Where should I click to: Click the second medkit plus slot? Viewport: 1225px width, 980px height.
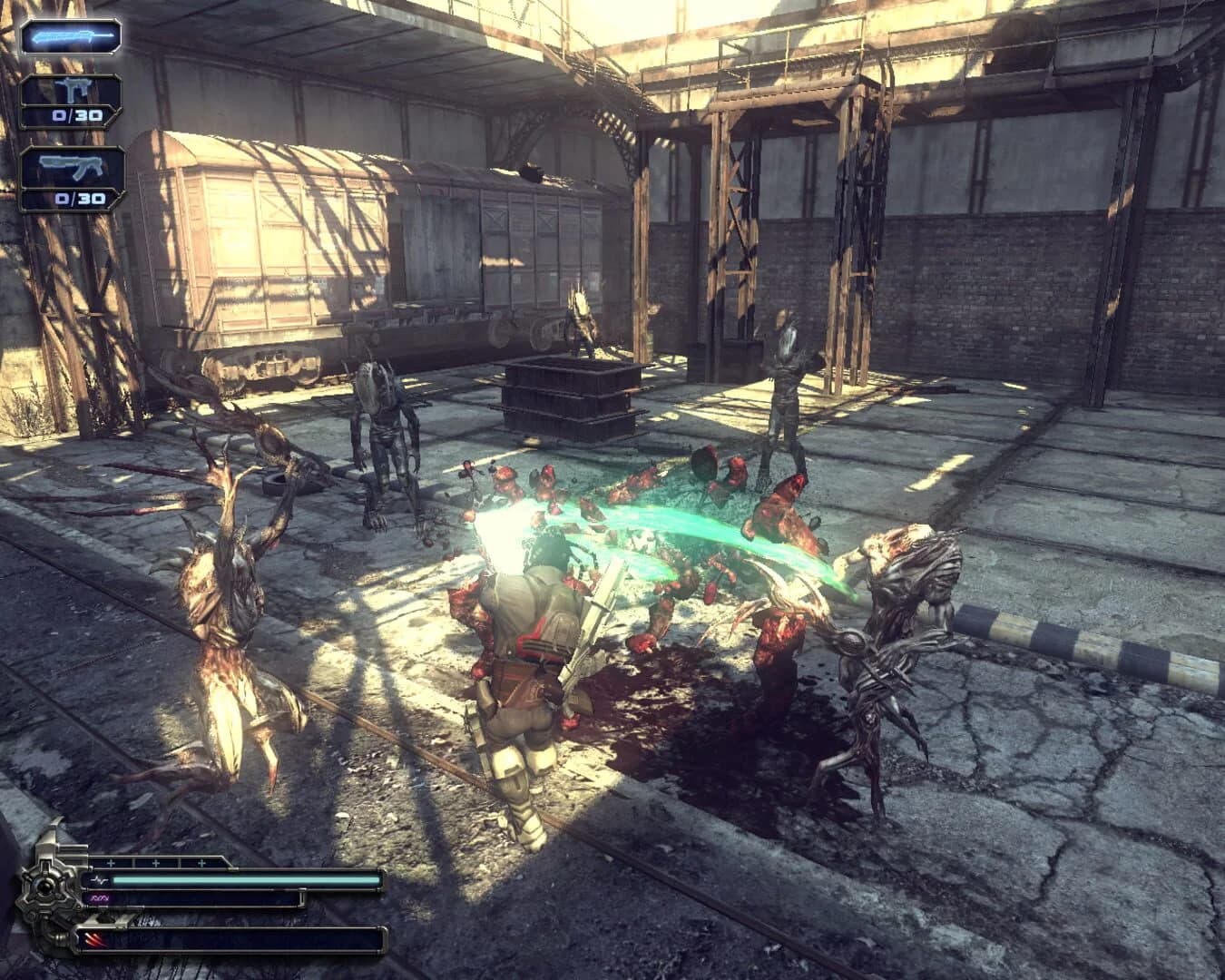pos(156,863)
